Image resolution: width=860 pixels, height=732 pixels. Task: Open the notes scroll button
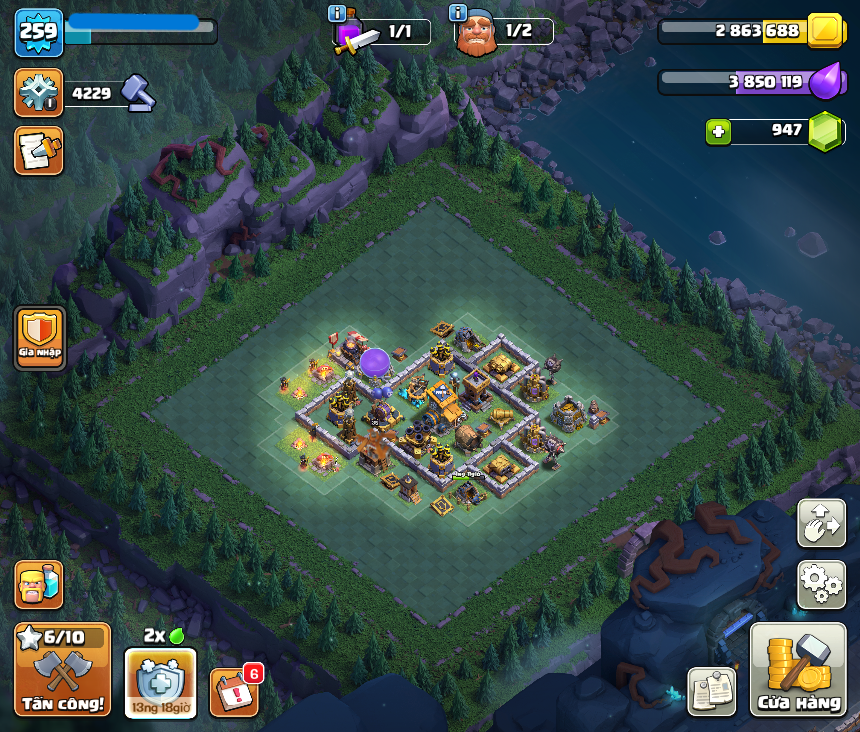coord(39,150)
